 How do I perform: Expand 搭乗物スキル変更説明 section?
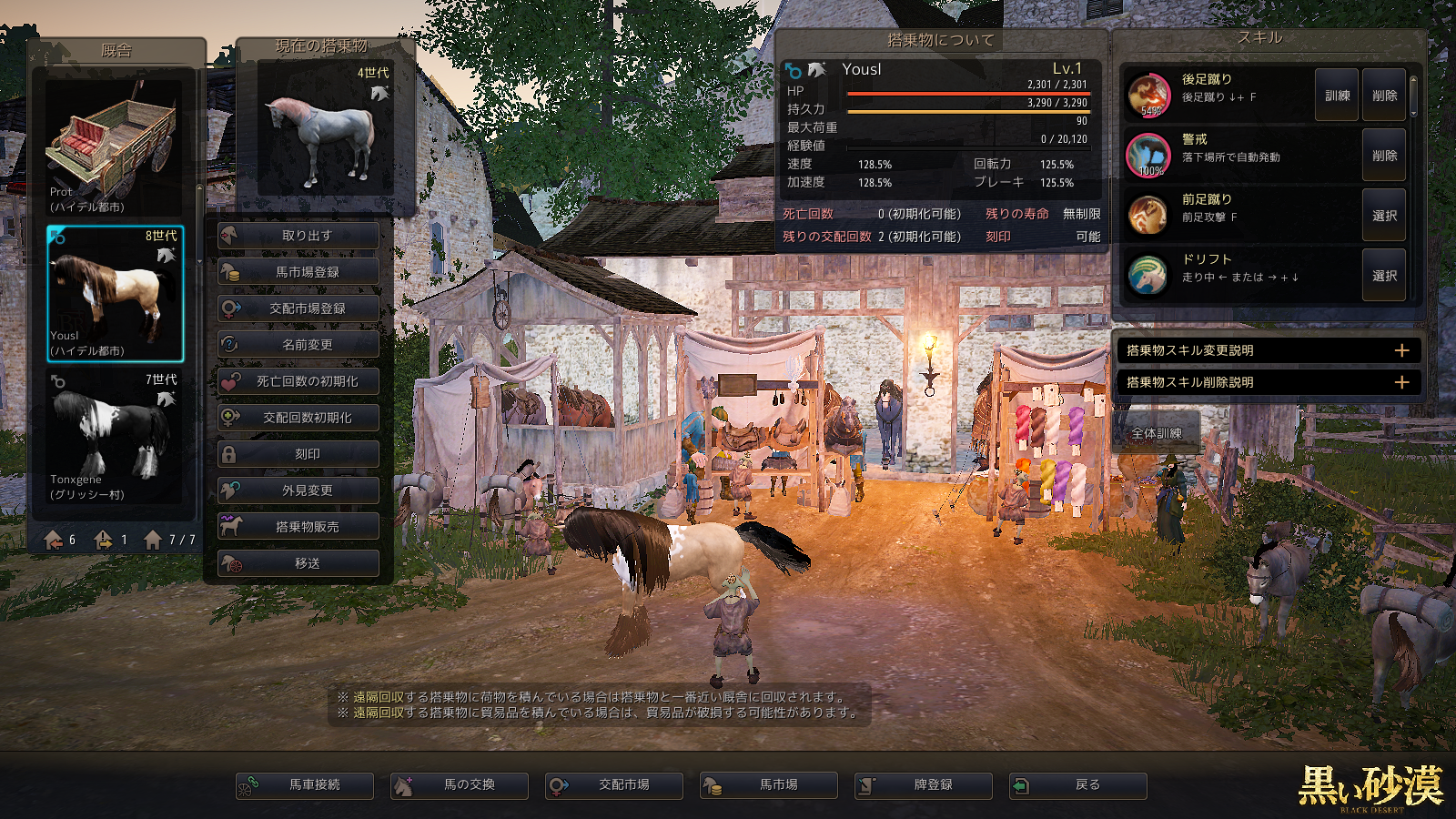pyautogui.click(x=1268, y=350)
